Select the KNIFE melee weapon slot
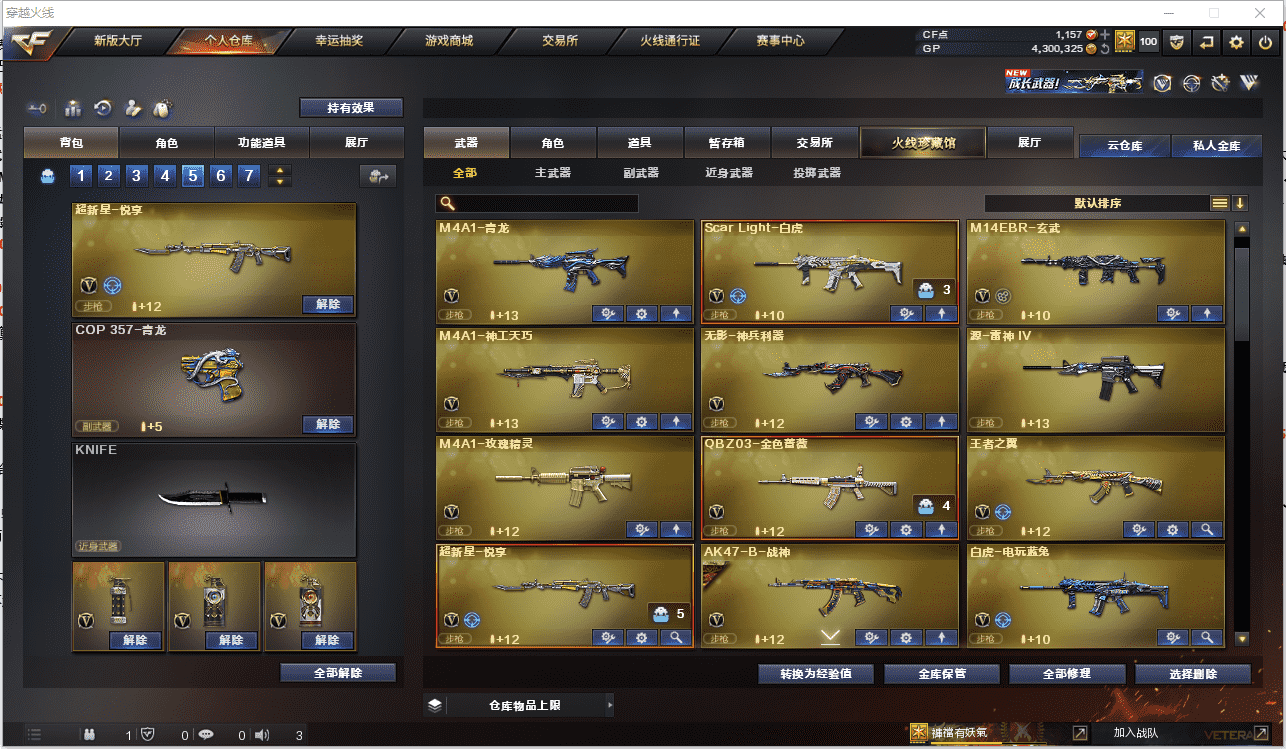Viewport: 1286px width, 749px height. [214, 499]
